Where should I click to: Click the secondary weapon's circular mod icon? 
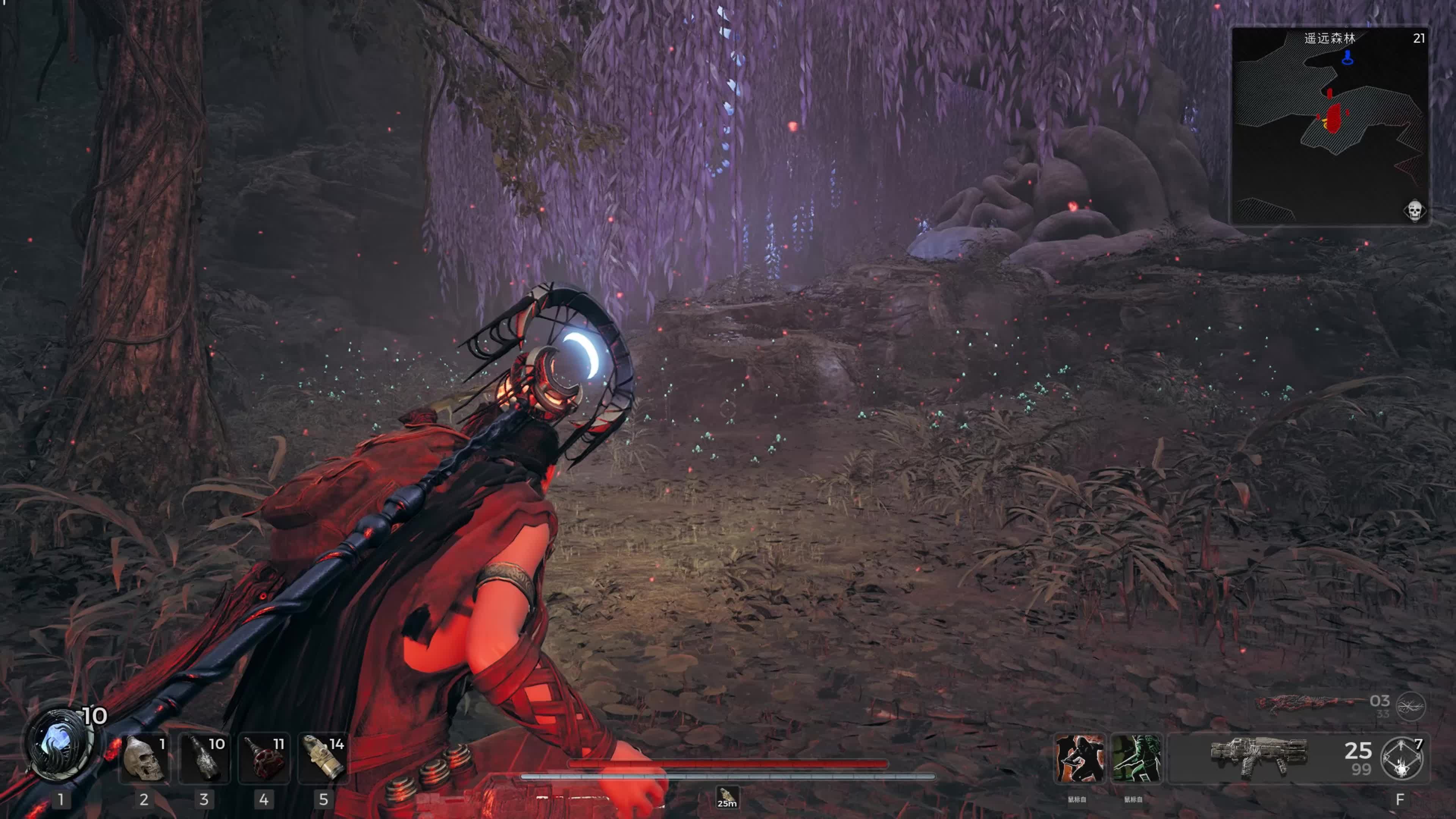[x=1411, y=706]
